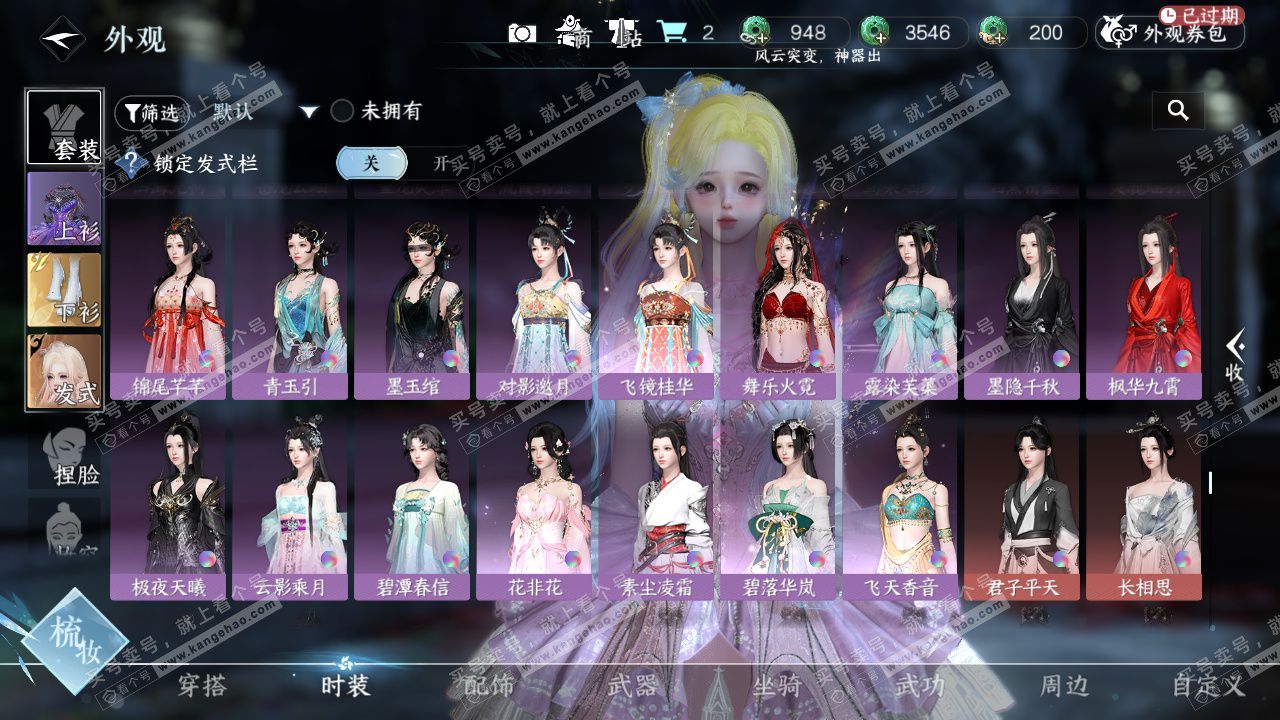
Task: Go back using the top-left arrow
Action: point(61,40)
